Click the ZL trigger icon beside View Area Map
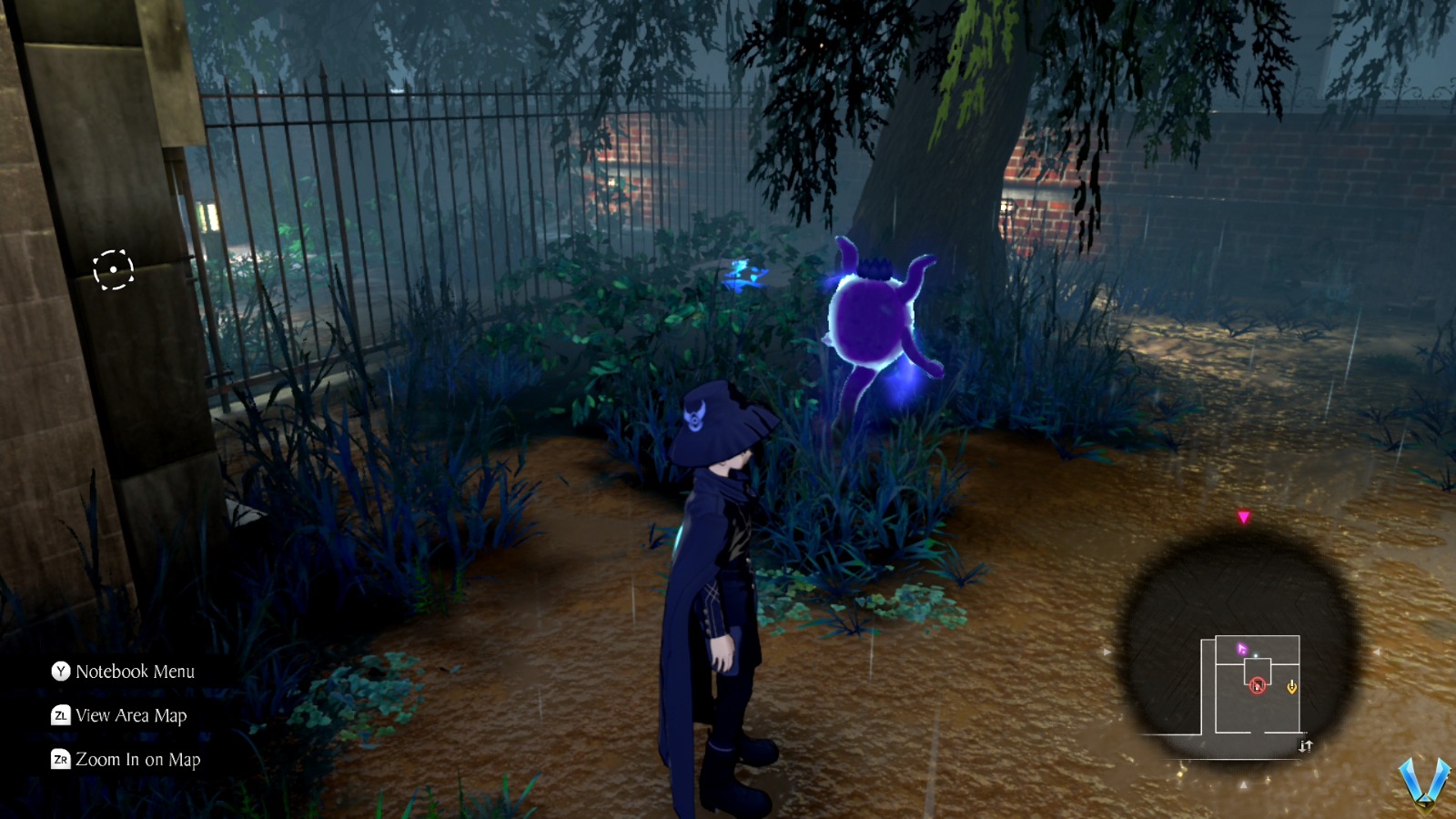 tap(59, 716)
